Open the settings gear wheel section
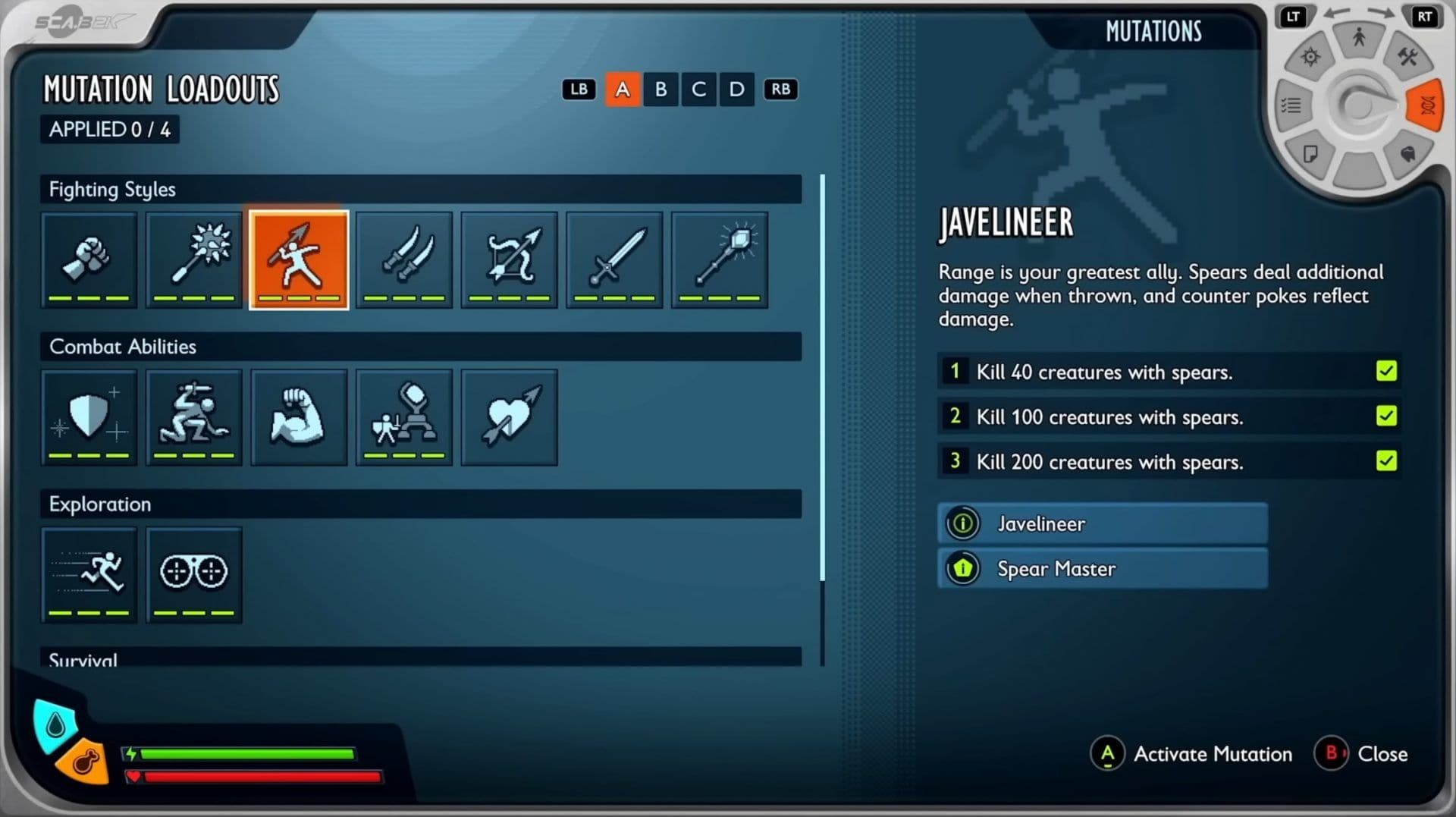Screen dimensions: 1456x817 1310,57
